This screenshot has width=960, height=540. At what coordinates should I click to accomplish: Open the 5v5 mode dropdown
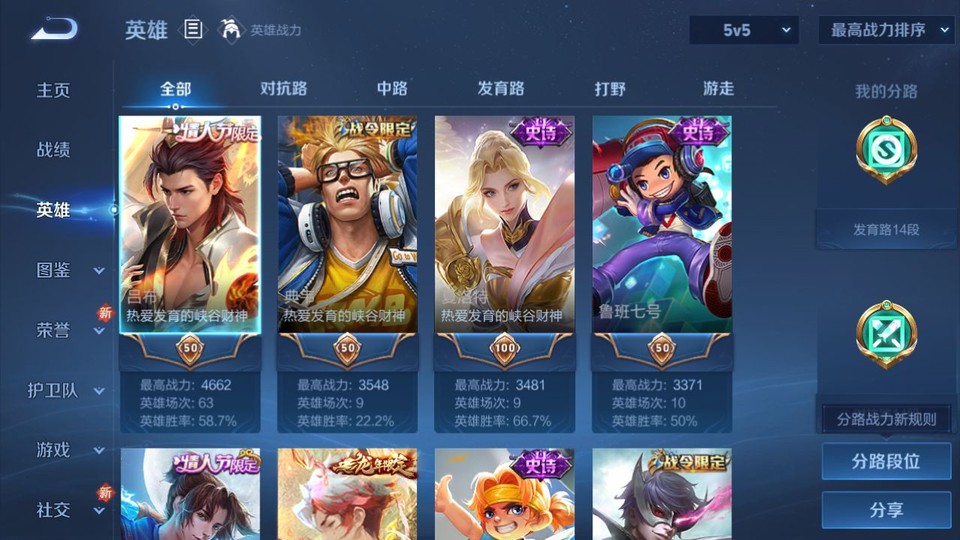pyautogui.click(x=743, y=30)
